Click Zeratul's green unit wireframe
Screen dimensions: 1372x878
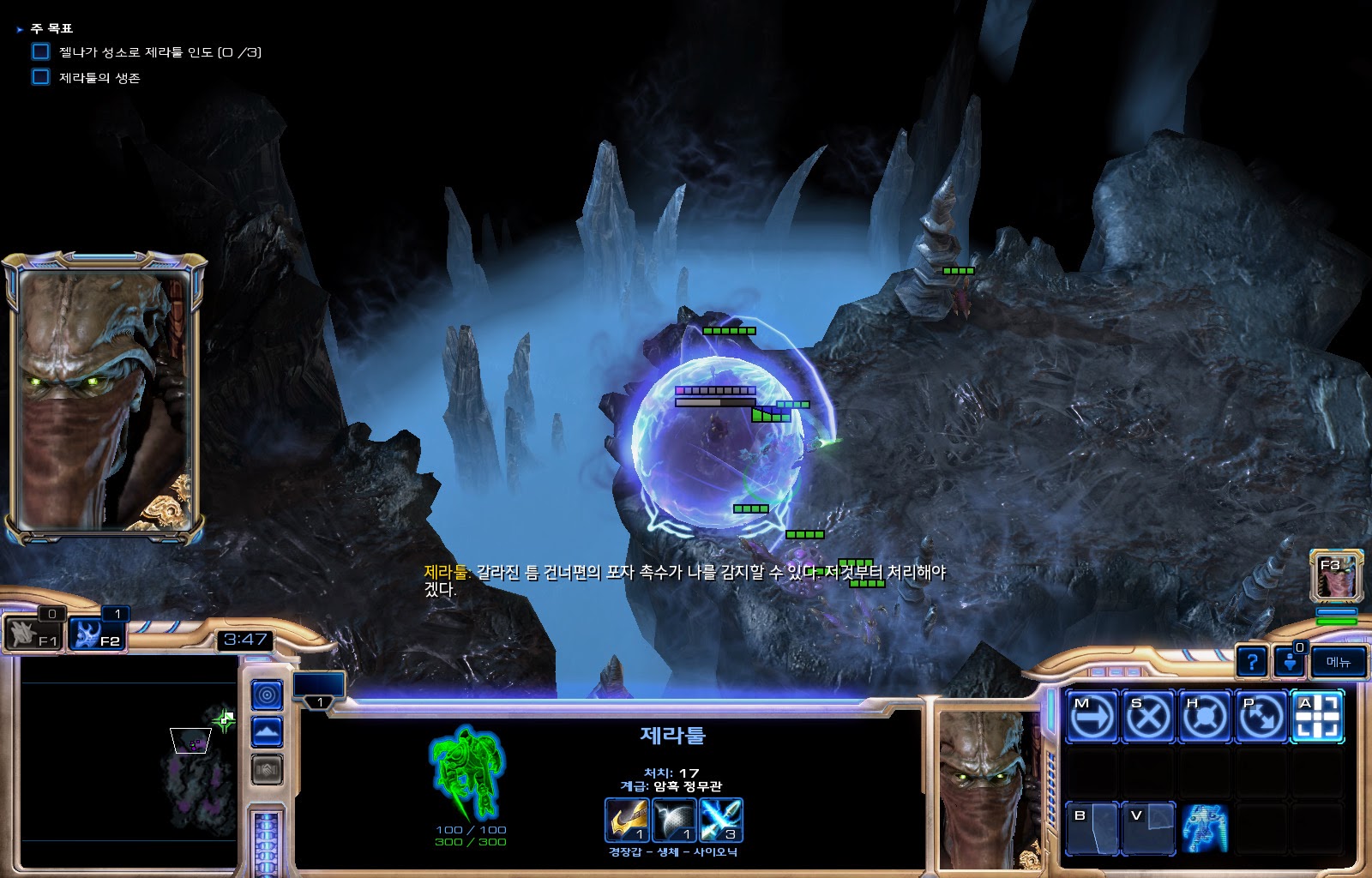[467, 773]
